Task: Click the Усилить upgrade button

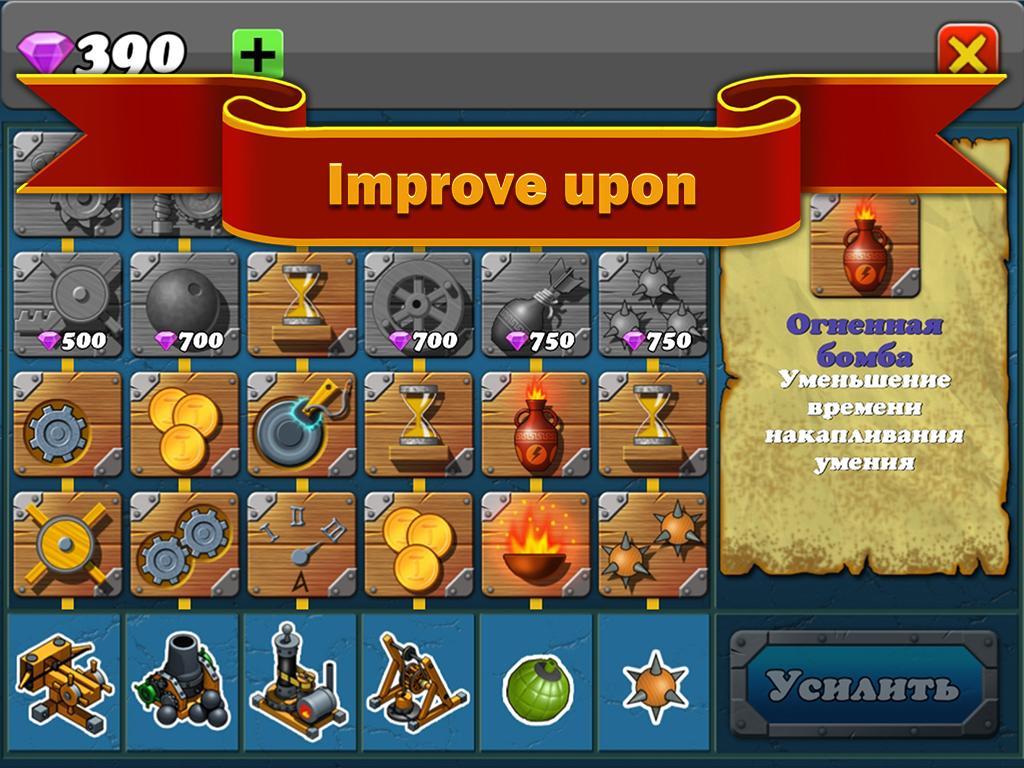Action: (x=863, y=687)
